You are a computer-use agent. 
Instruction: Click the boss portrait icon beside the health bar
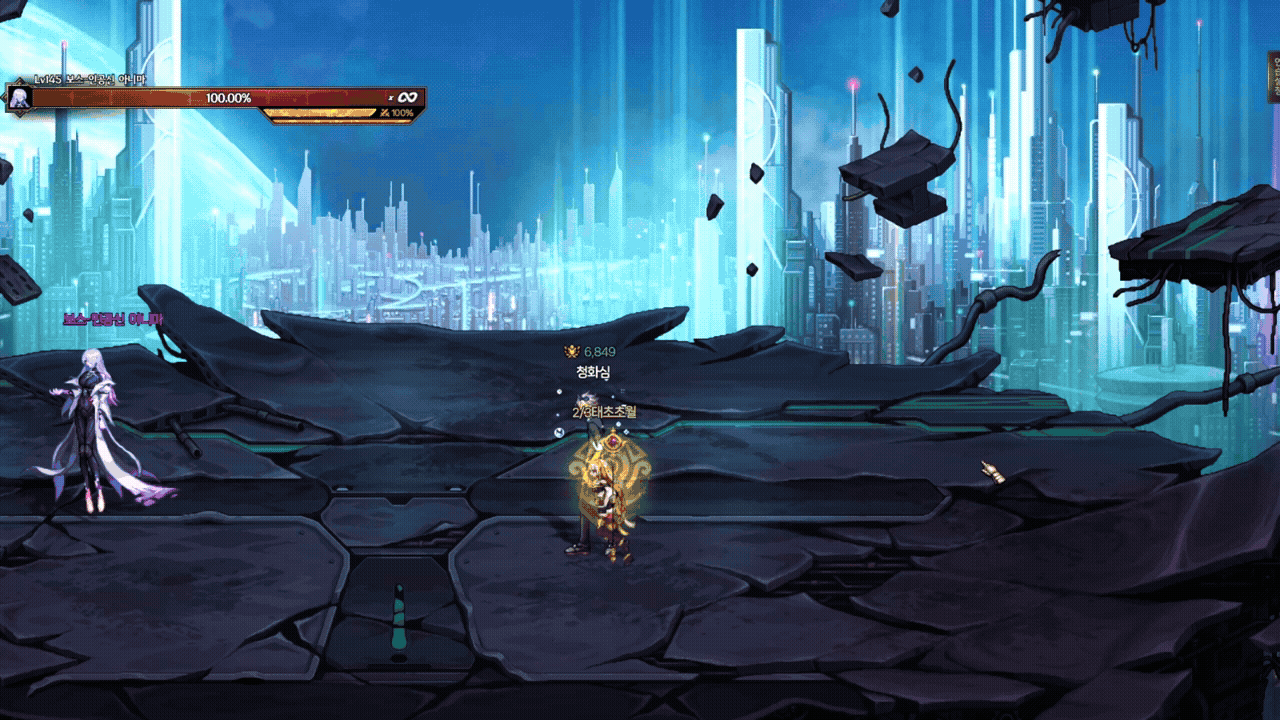[x=17, y=97]
